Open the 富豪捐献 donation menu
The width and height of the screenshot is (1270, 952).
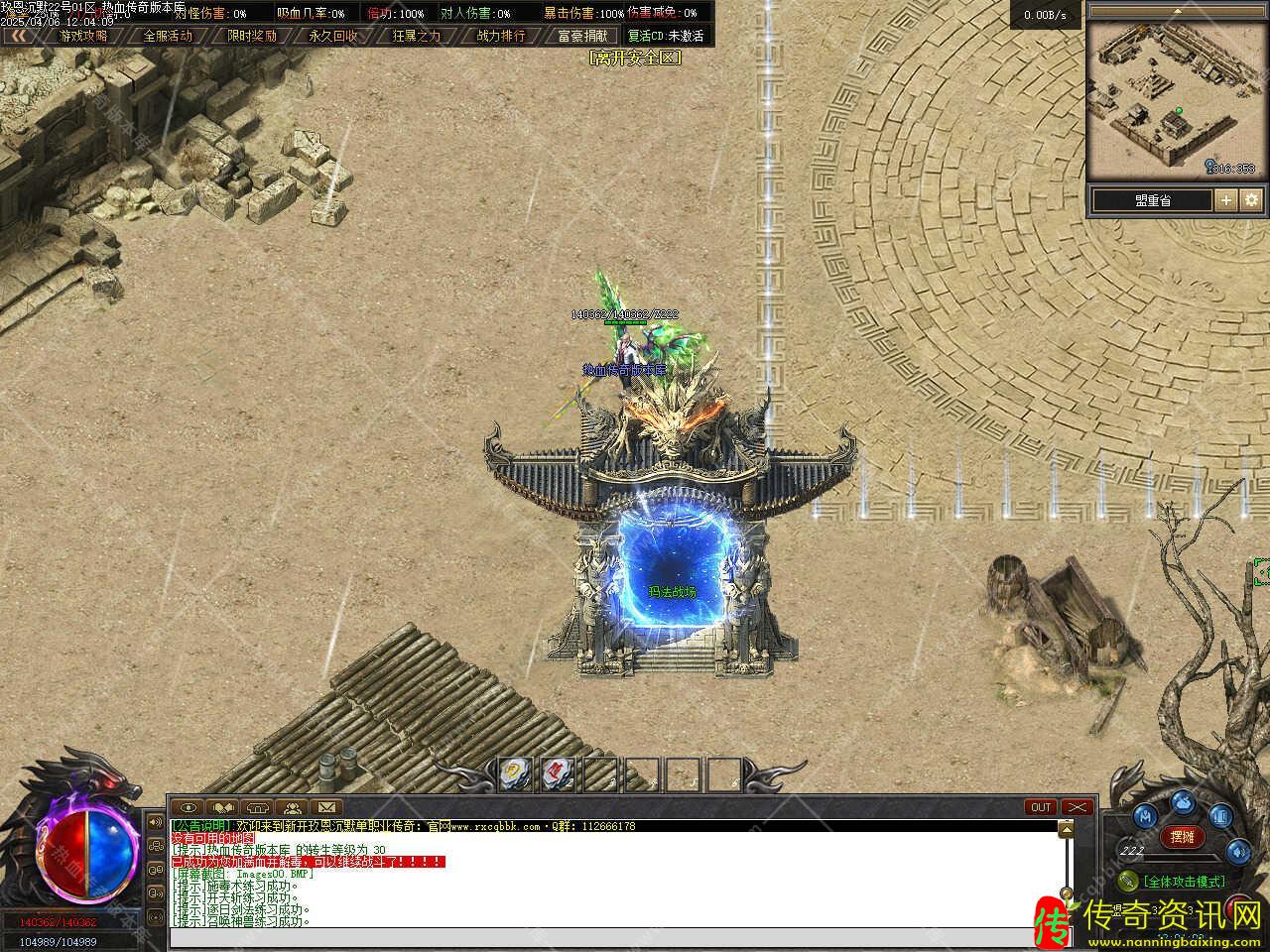pyautogui.click(x=582, y=36)
